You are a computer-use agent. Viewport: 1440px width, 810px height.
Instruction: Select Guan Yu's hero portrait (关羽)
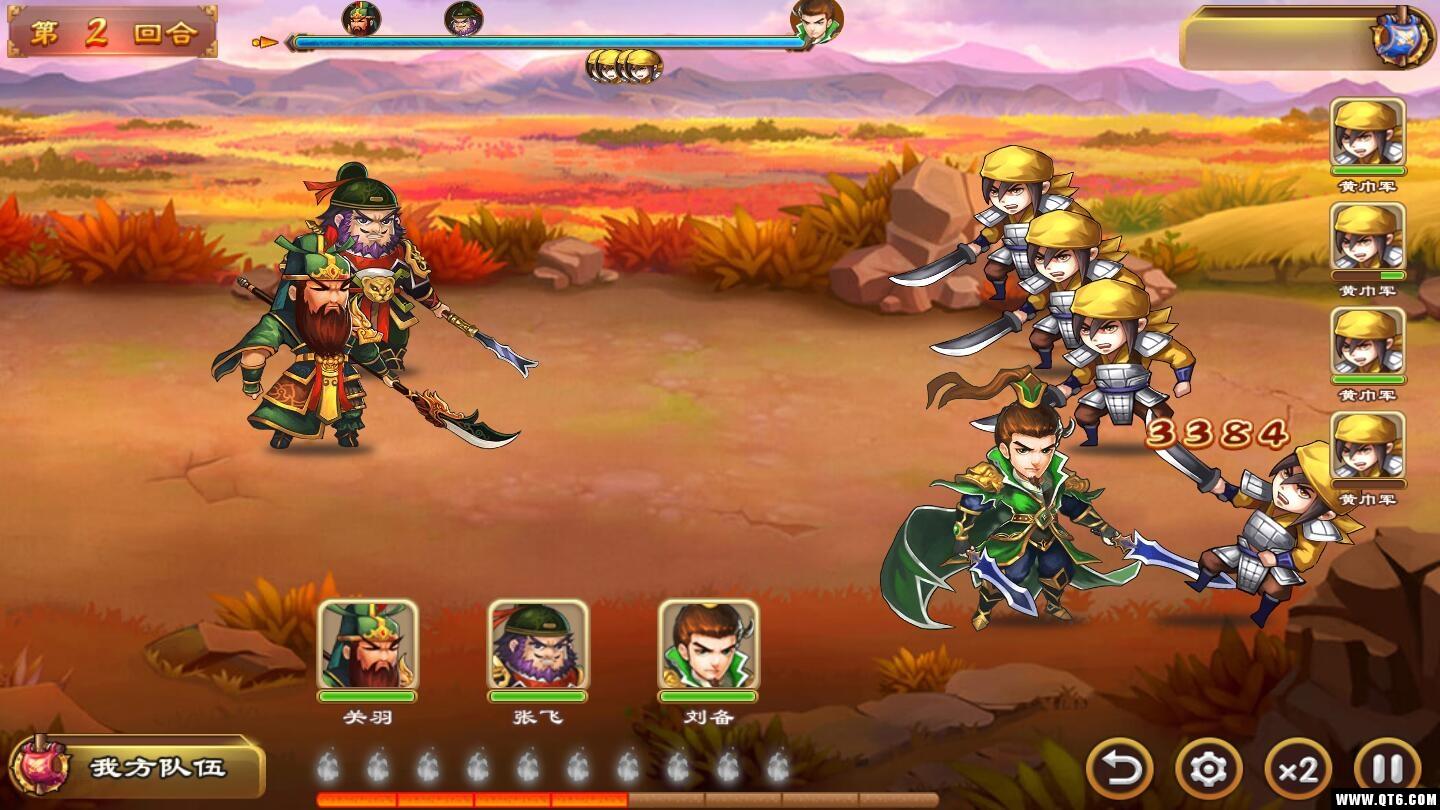(367, 645)
